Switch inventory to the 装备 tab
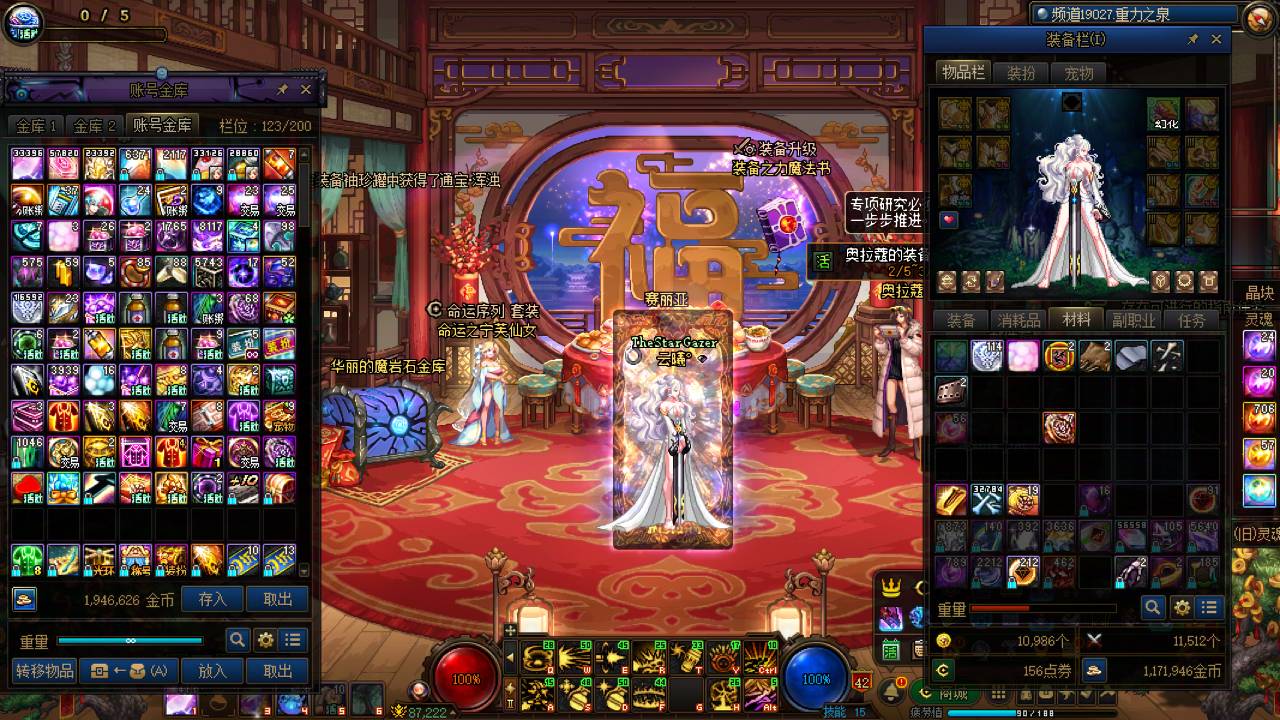Image resolution: width=1280 pixels, height=720 pixels. [x=961, y=321]
